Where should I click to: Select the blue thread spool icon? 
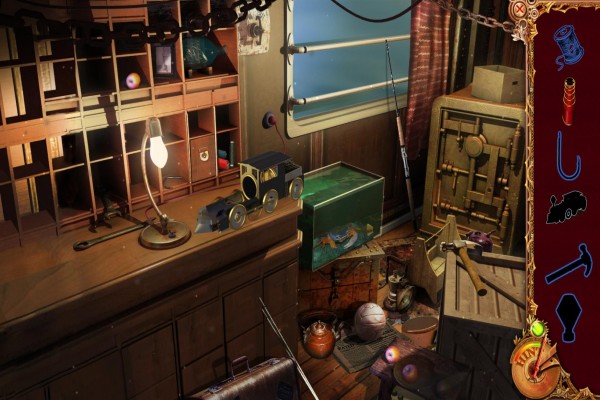[568, 46]
